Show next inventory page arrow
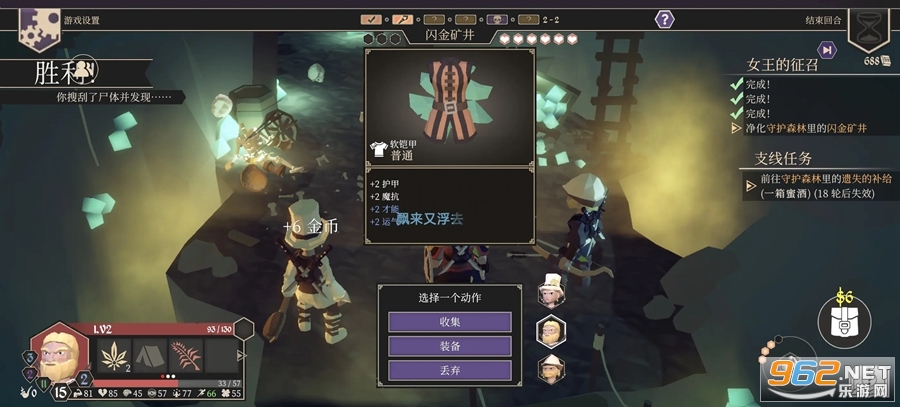Viewport: 900px width, 407px height. click(x=240, y=355)
